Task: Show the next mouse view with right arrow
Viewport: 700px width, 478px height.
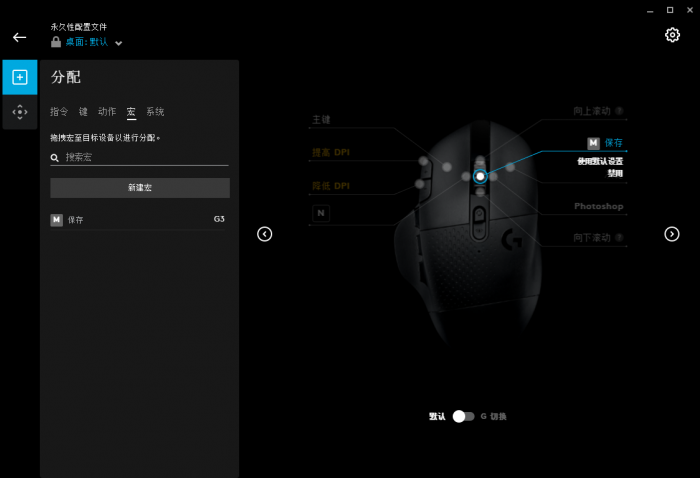Action: 672,234
